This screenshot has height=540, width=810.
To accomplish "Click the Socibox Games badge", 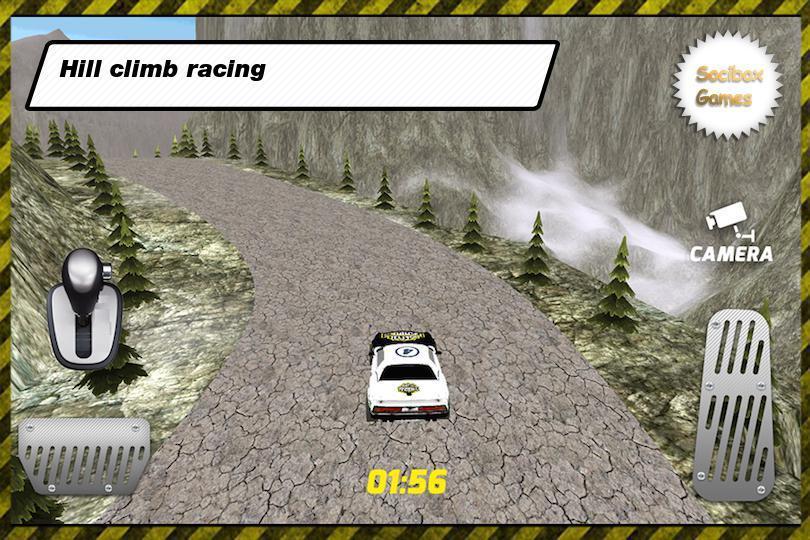I will (725, 85).
